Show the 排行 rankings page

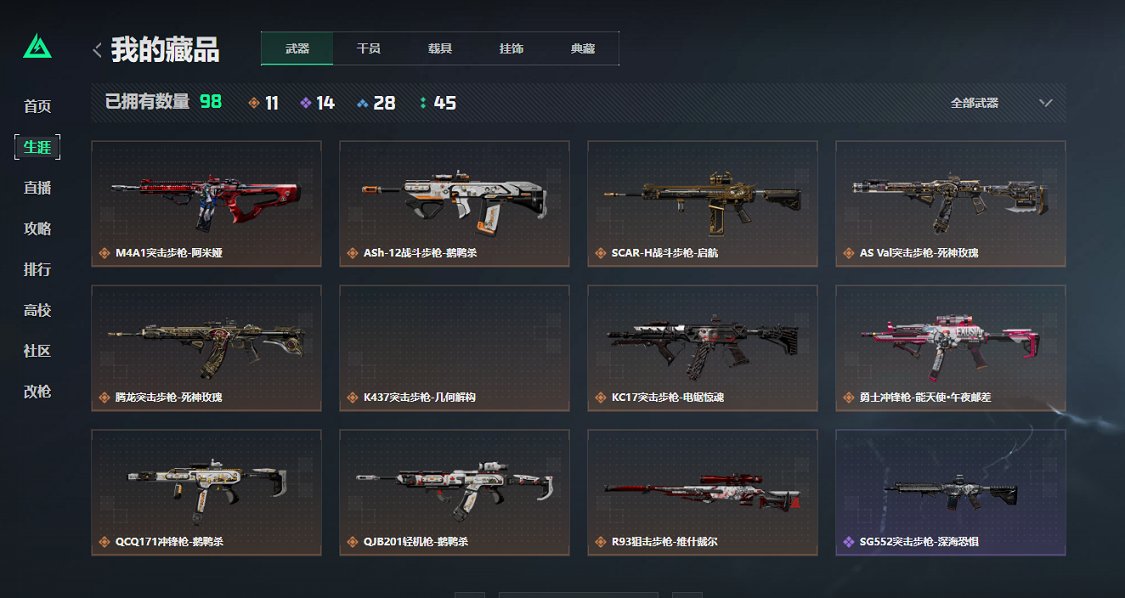(x=38, y=270)
